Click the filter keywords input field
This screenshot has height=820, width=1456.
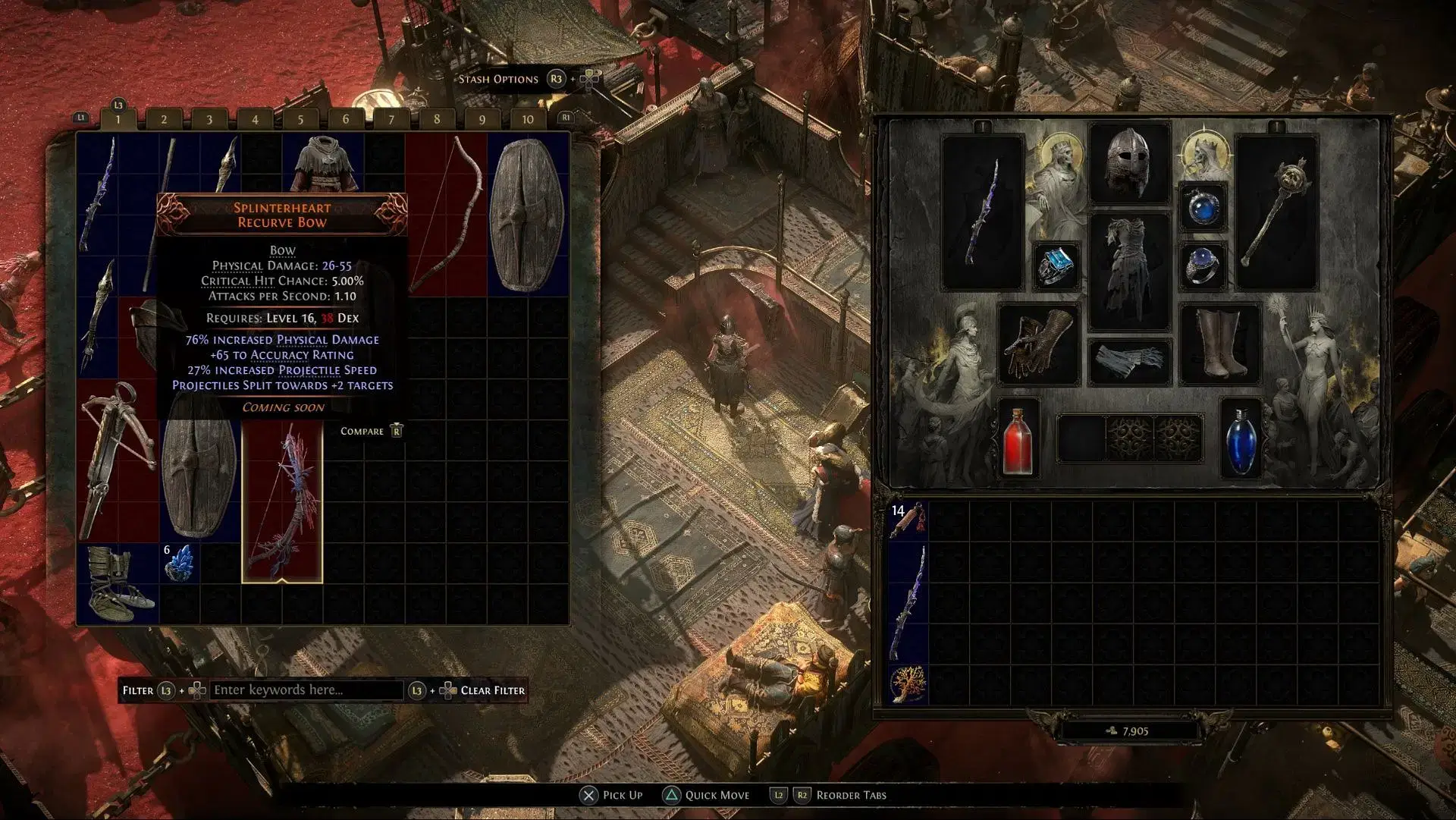(x=306, y=690)
